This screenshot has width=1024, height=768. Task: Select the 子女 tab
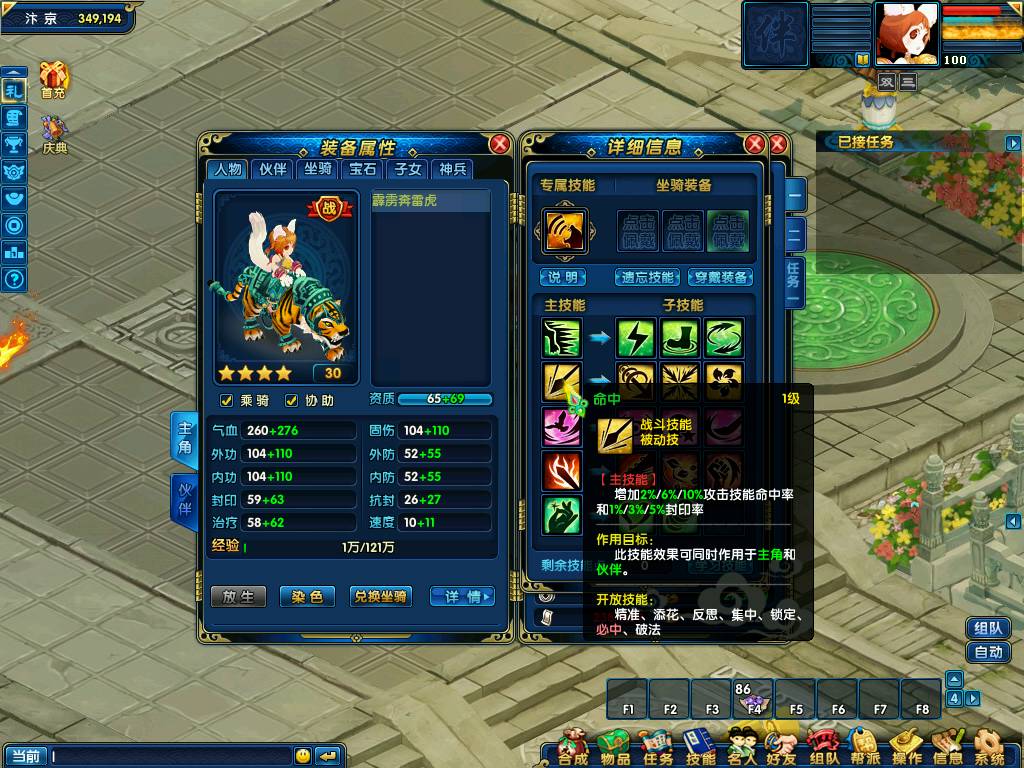coord(407,169)
